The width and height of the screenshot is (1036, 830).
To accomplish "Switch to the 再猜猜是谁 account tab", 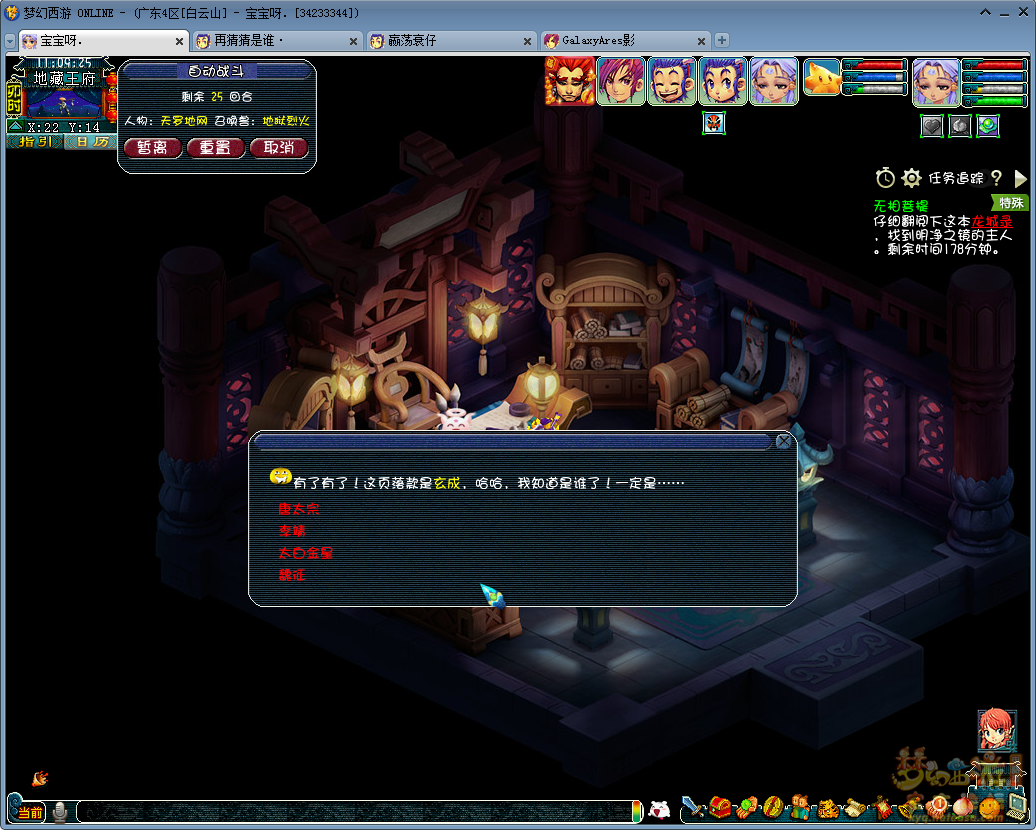I will pyautogui.click(x=249, y=41).
